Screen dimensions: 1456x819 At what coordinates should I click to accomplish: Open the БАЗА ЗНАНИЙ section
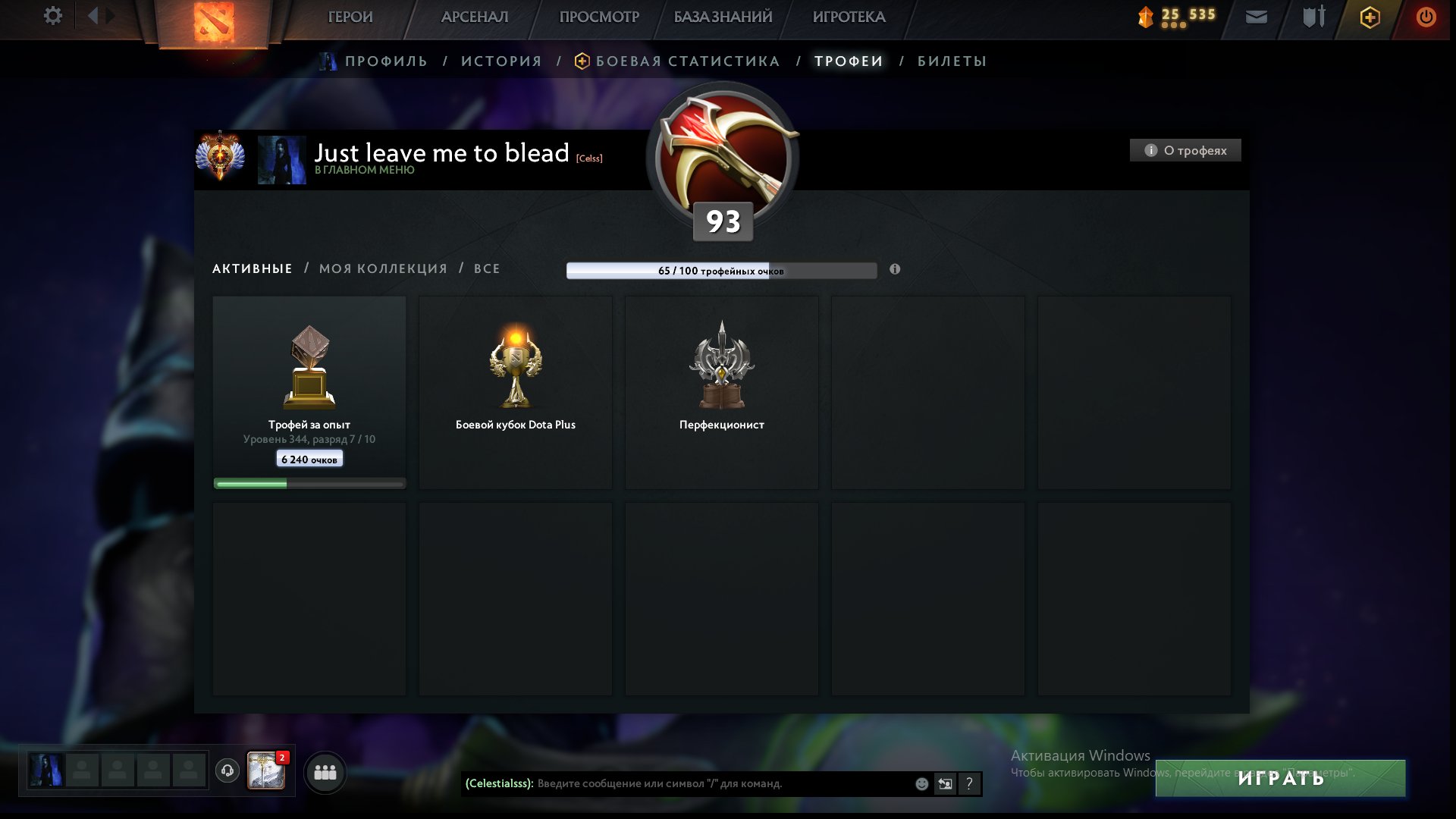tap(723, 17)
